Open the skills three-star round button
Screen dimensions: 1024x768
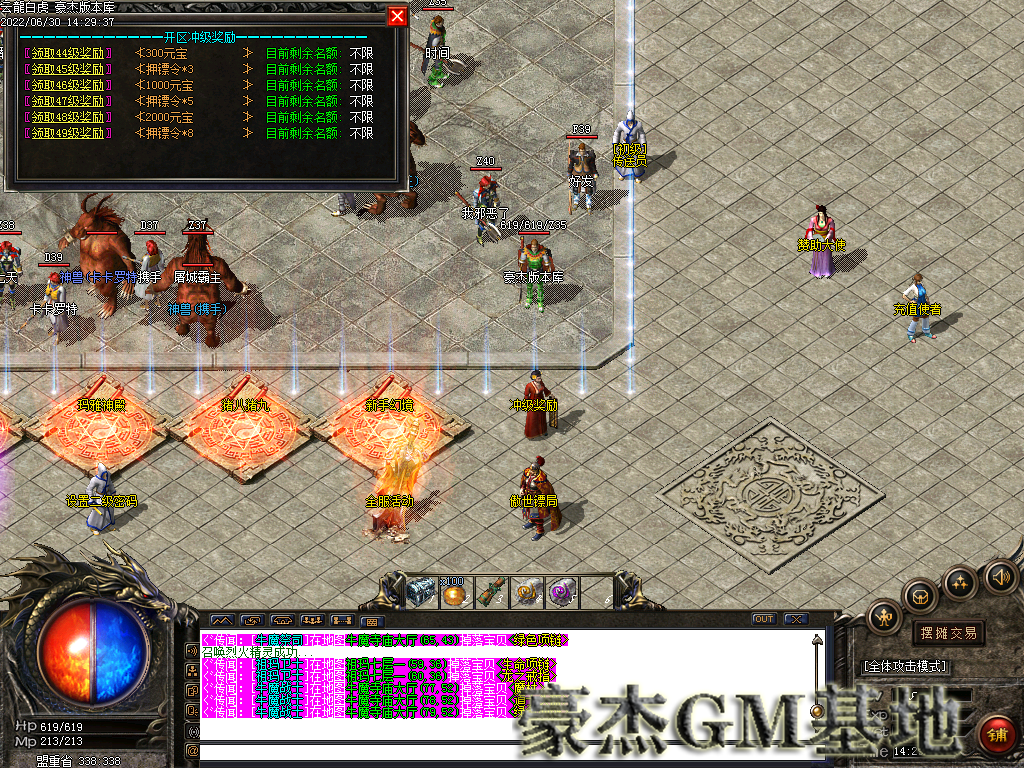(x=960, y=583)
